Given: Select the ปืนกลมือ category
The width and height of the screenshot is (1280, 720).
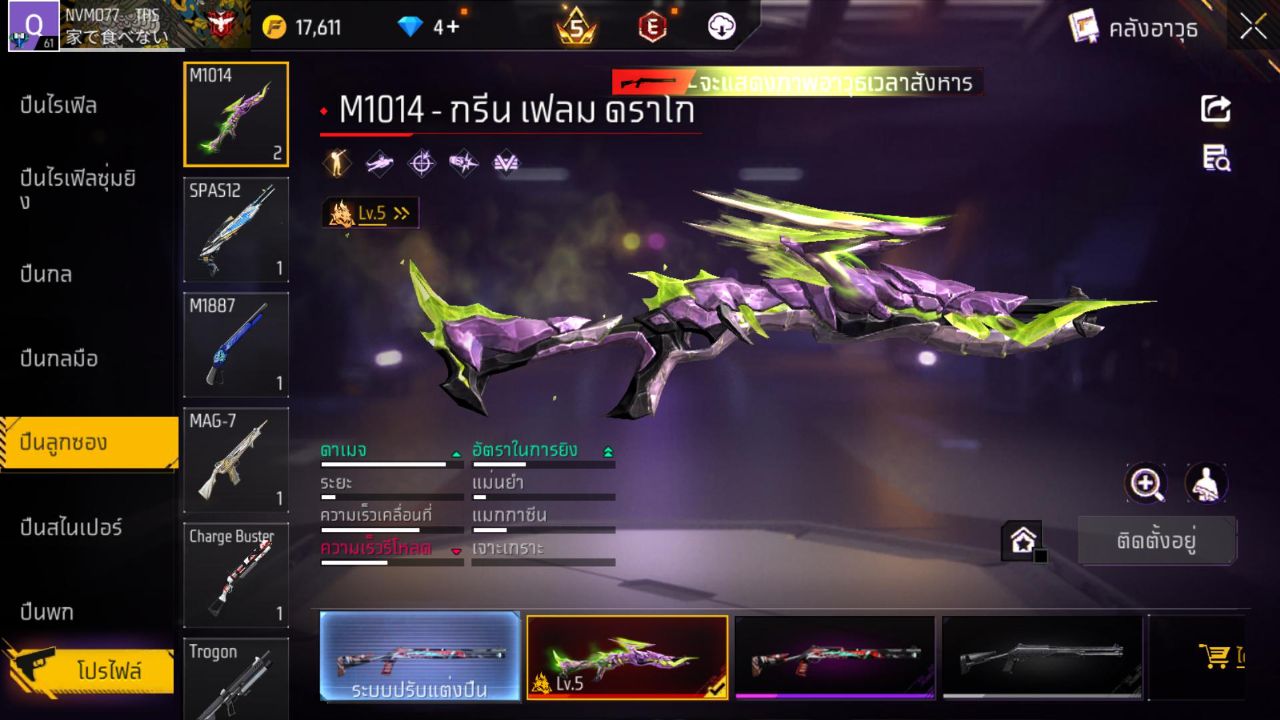Looking at the screenshot, I should (x=60, y=358).
